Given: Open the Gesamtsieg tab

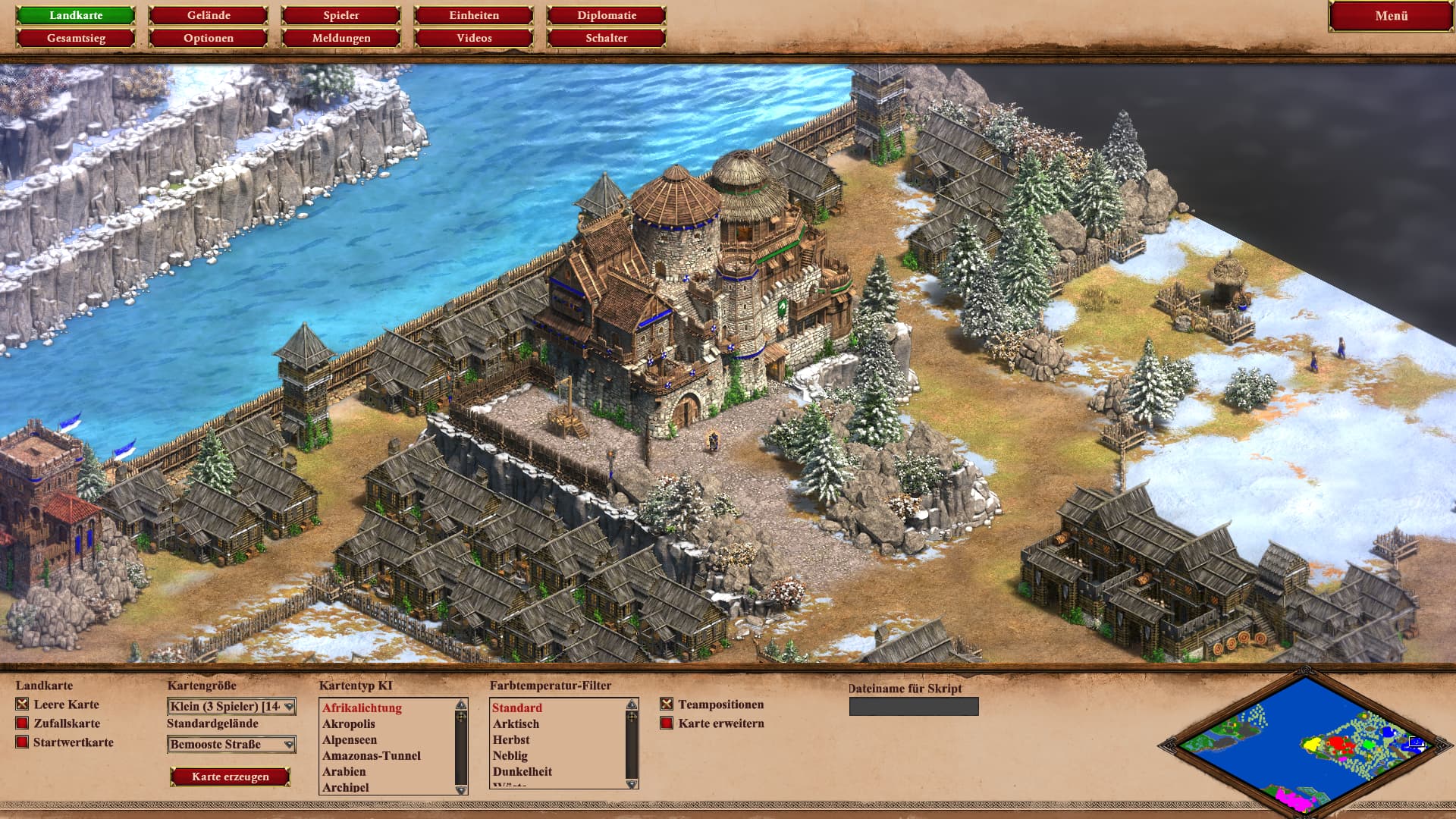Looking at the screenshot, I should click(x=76, y=38).
